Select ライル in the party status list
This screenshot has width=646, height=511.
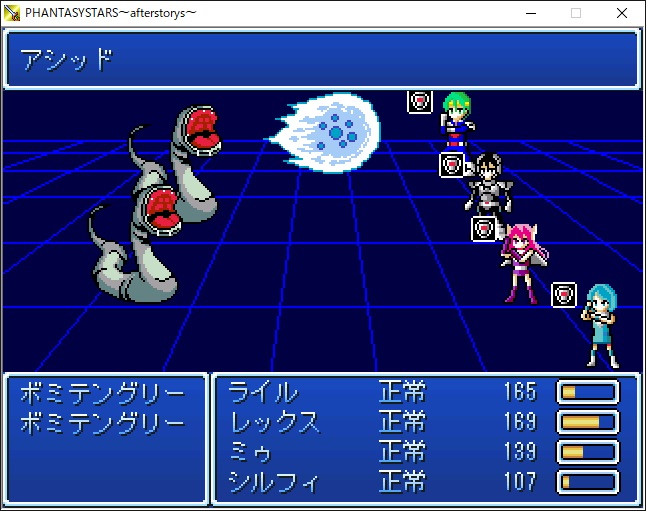click(x=263, y=391)
